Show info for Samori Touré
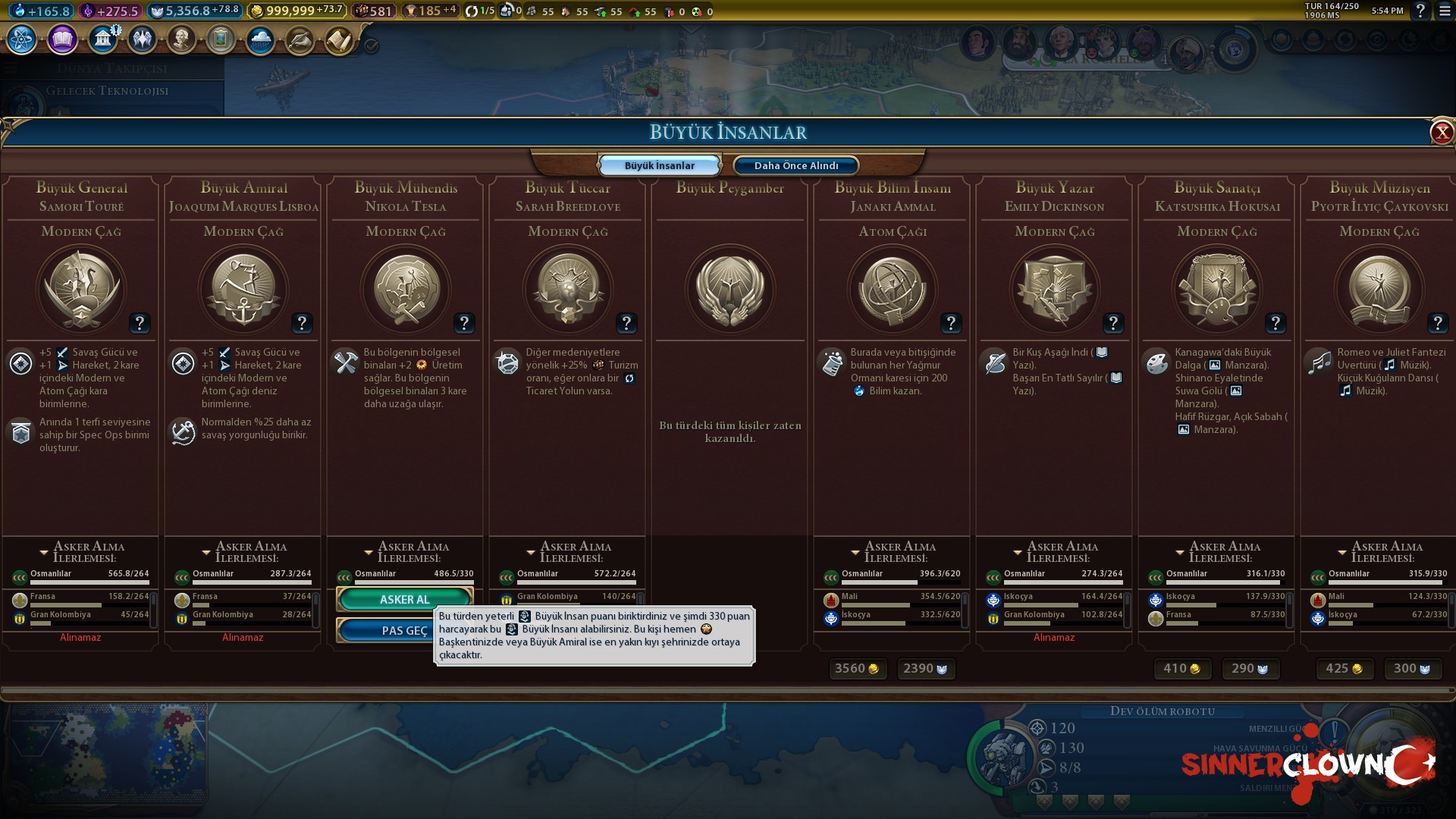 click(140, 323)
